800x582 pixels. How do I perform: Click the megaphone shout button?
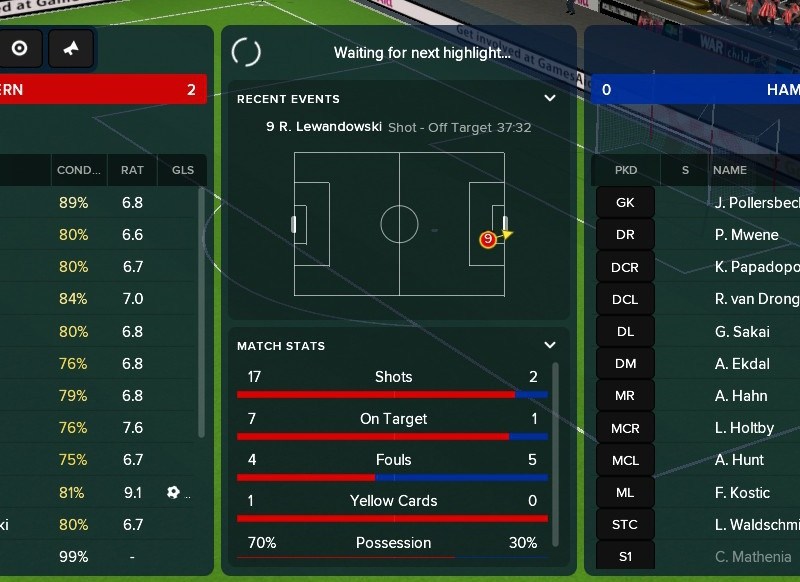tap(71, 48)
